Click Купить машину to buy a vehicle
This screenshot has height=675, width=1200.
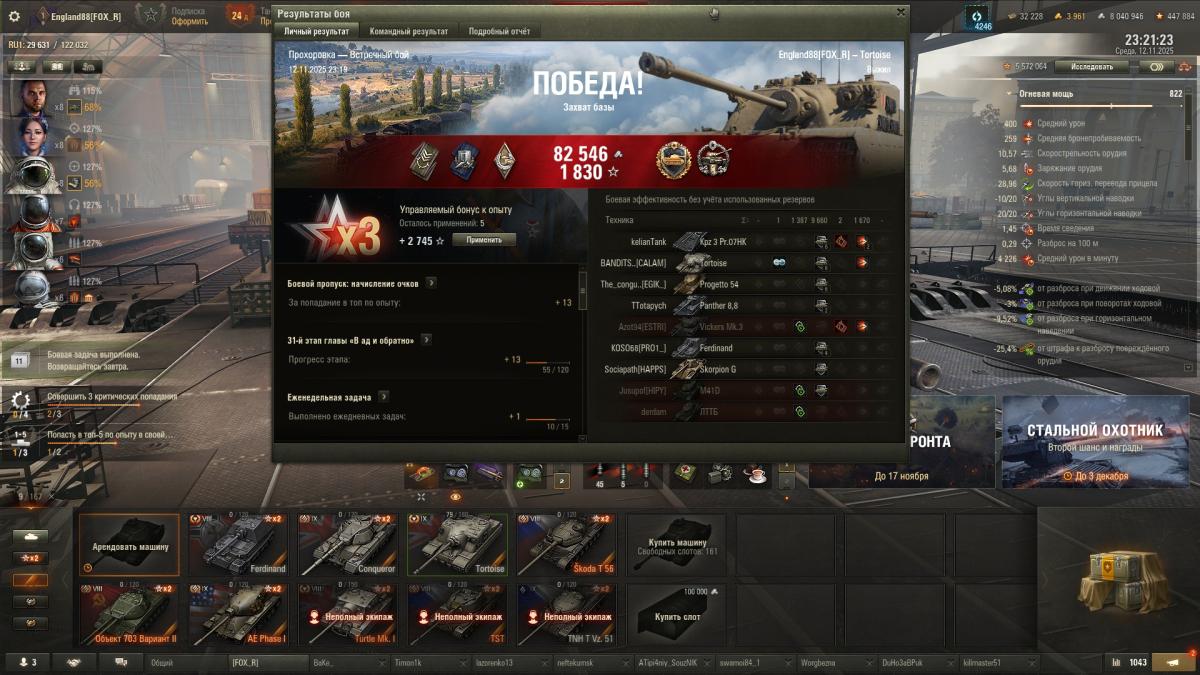click(x=676, y=545)
